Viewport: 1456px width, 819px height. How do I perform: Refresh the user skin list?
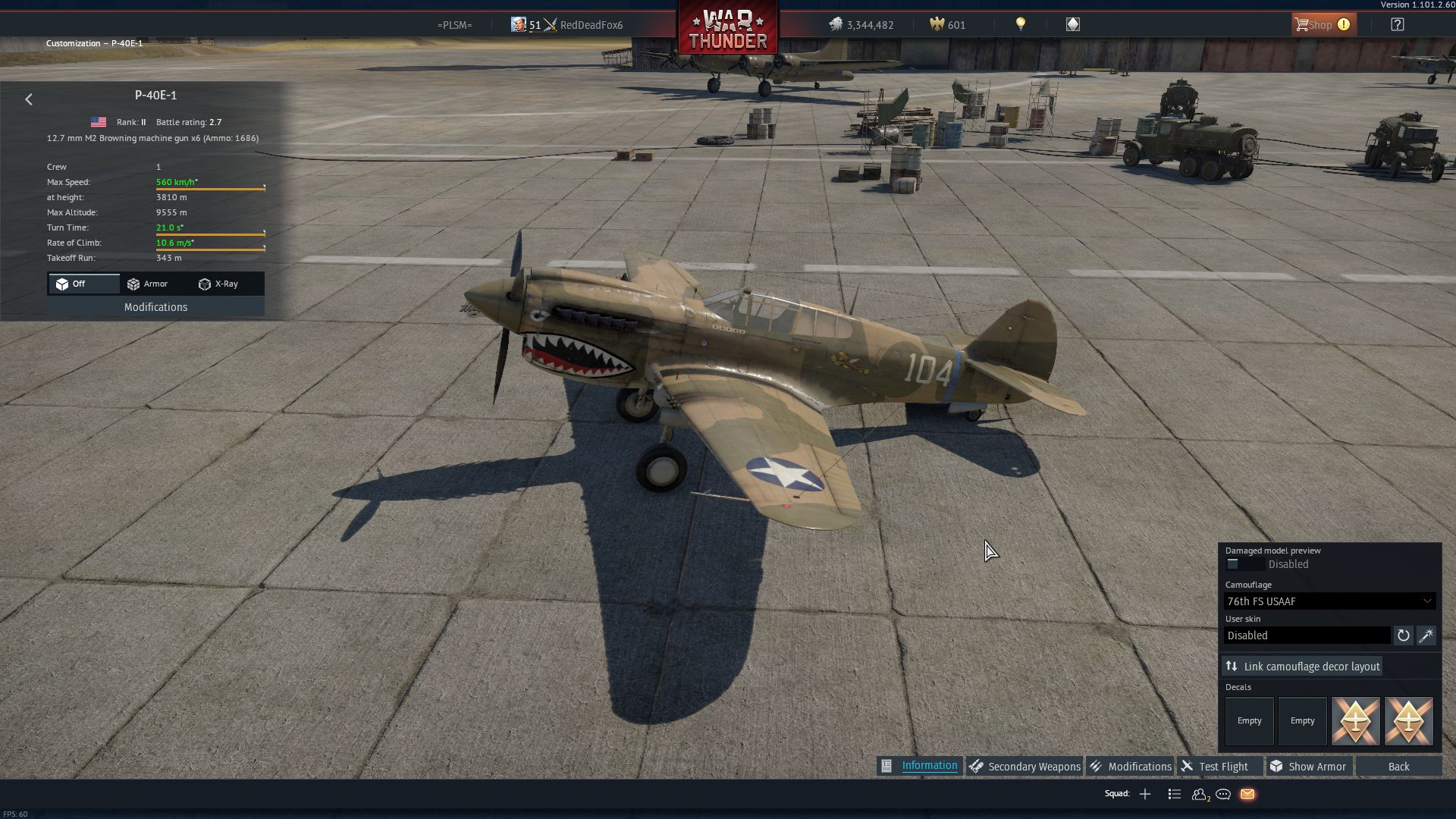coord(1404,635)
